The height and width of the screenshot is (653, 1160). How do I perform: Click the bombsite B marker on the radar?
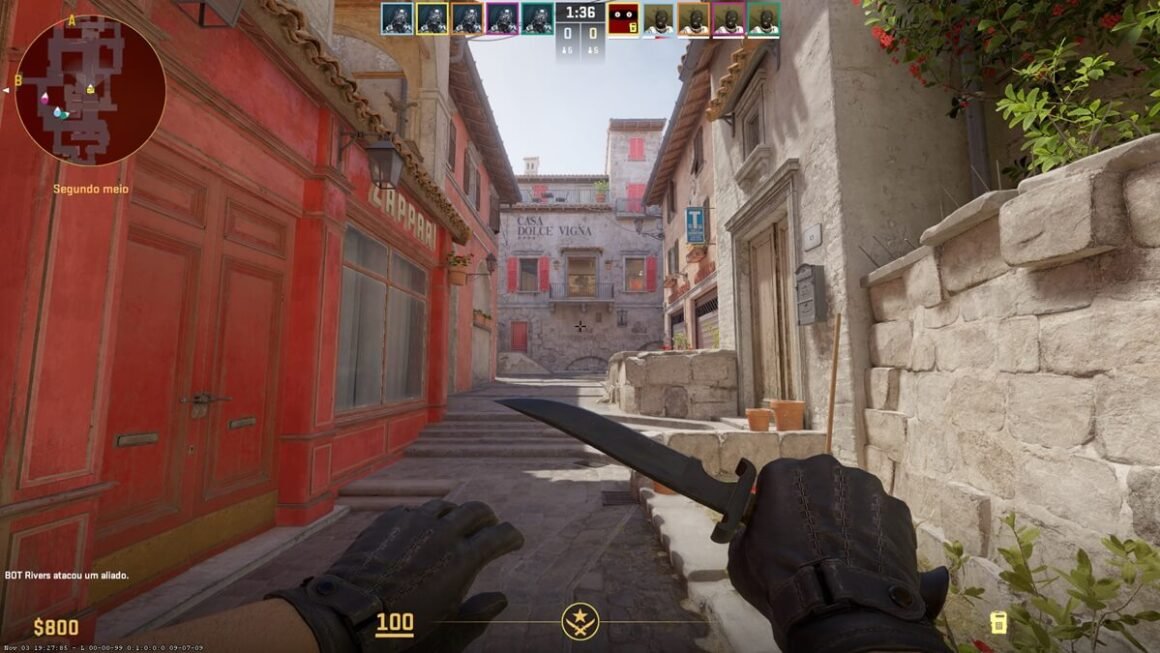coord(18,80)
